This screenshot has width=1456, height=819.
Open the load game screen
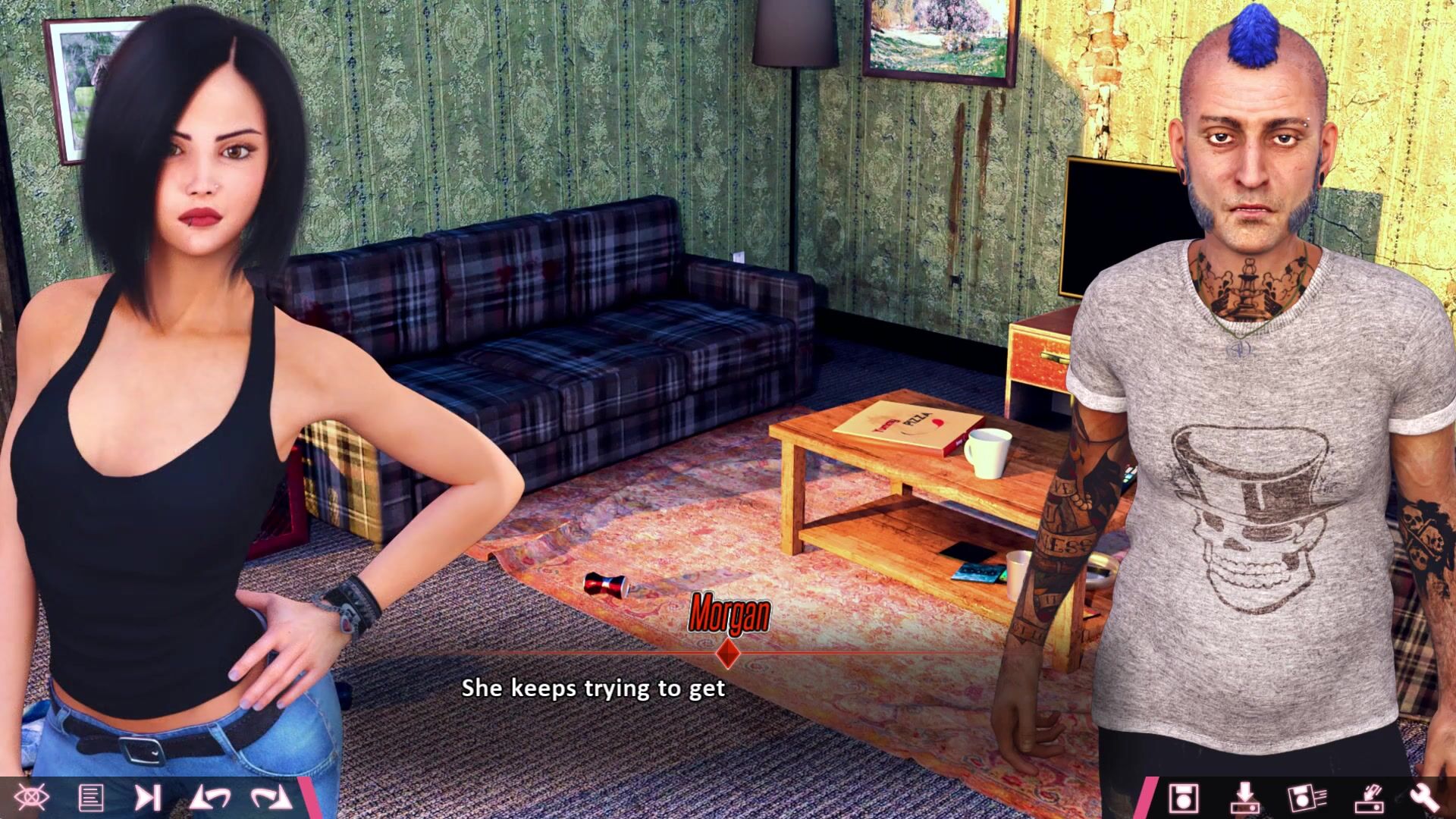coord(1244,798)
